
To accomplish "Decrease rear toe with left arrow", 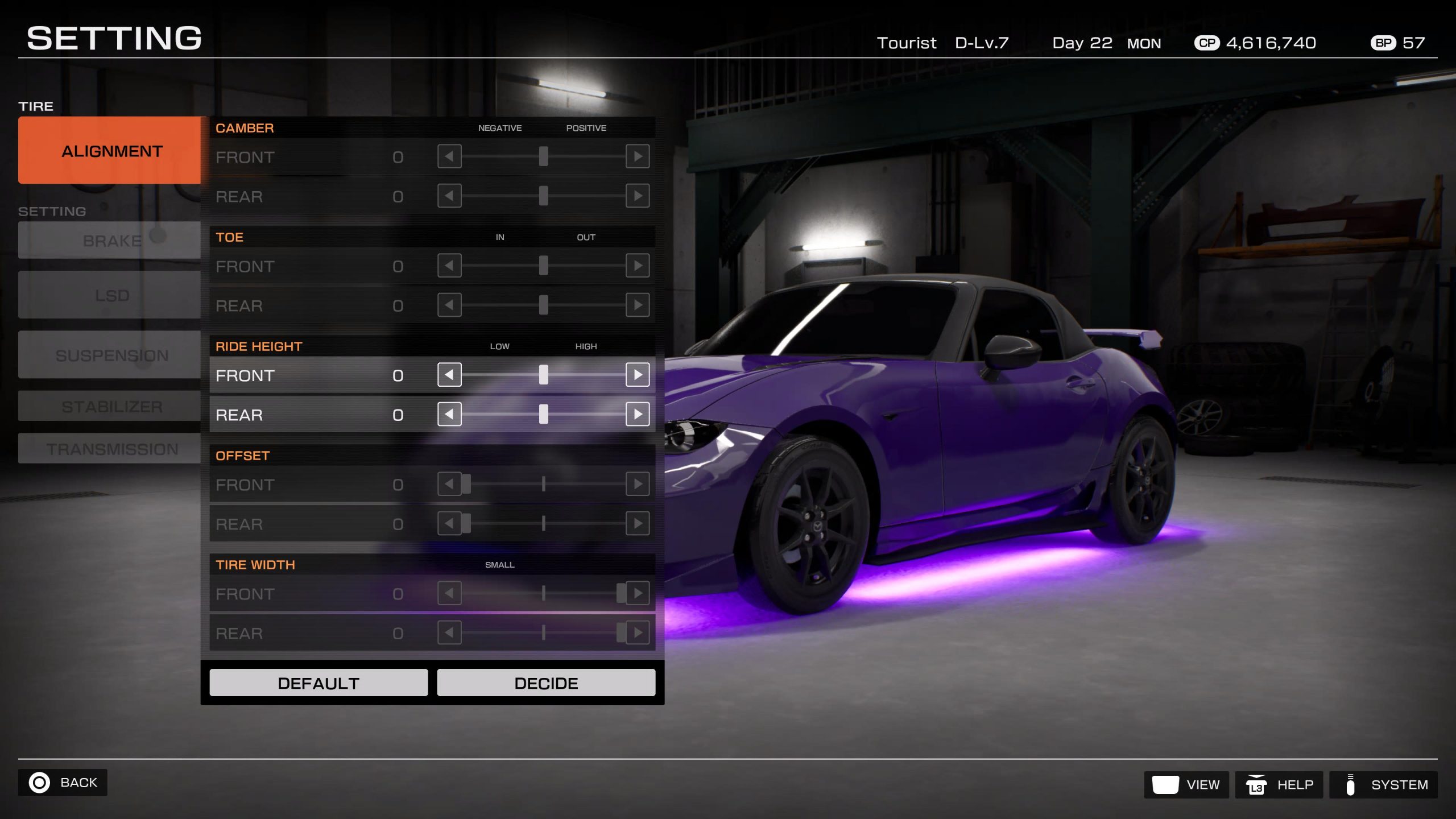I will click(x=449, y=305).
